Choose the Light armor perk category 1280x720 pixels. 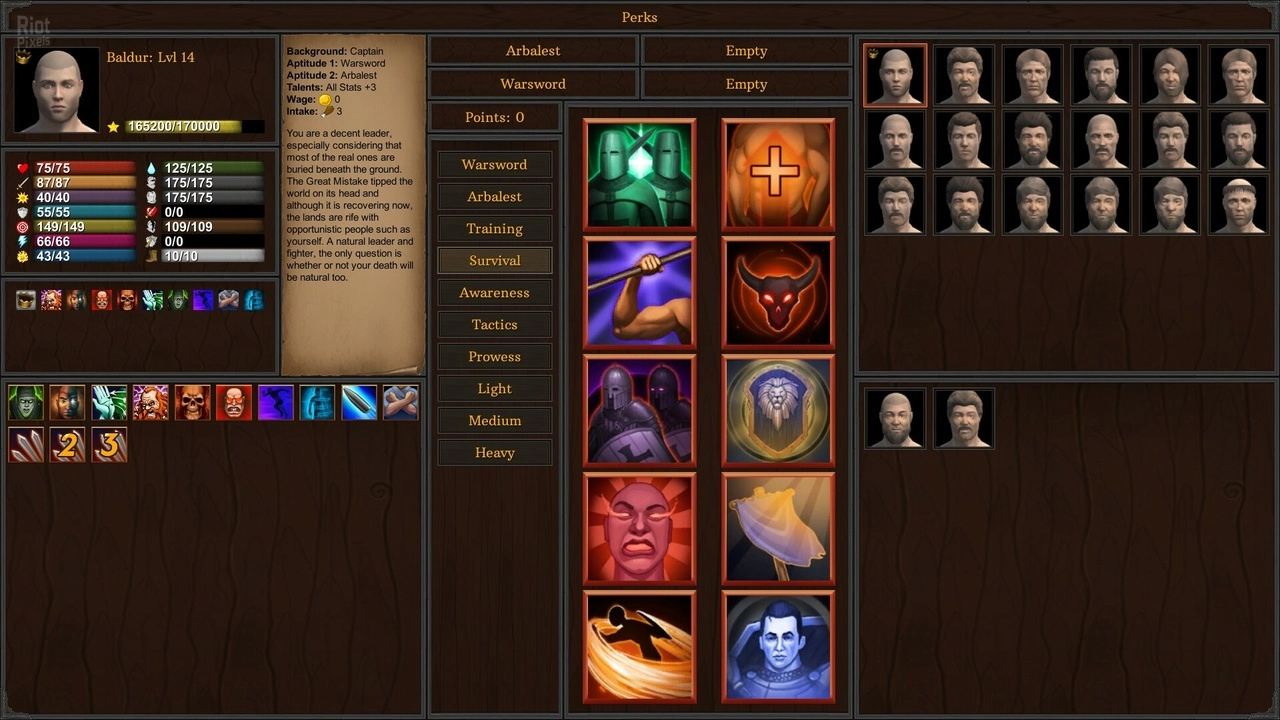tap(494, 389)
